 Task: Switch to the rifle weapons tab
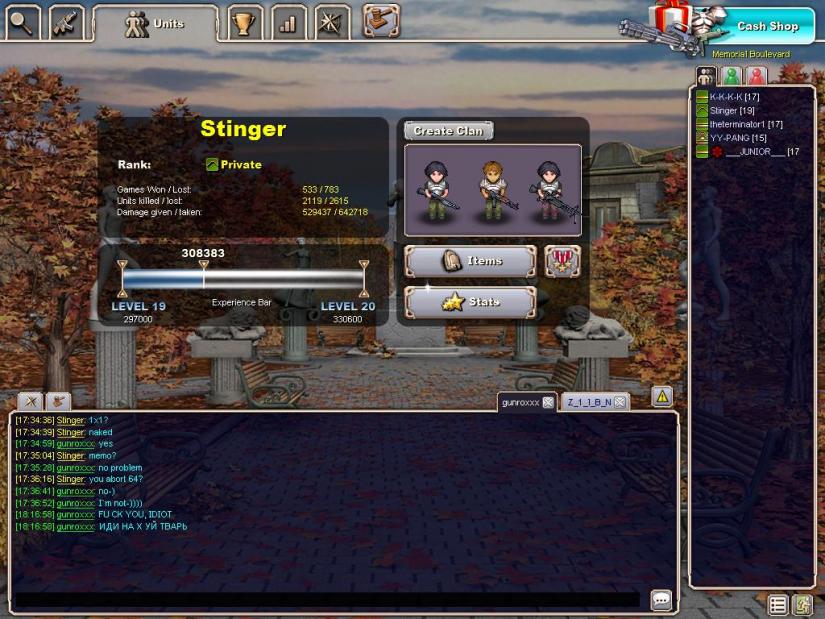coord(66,21)
